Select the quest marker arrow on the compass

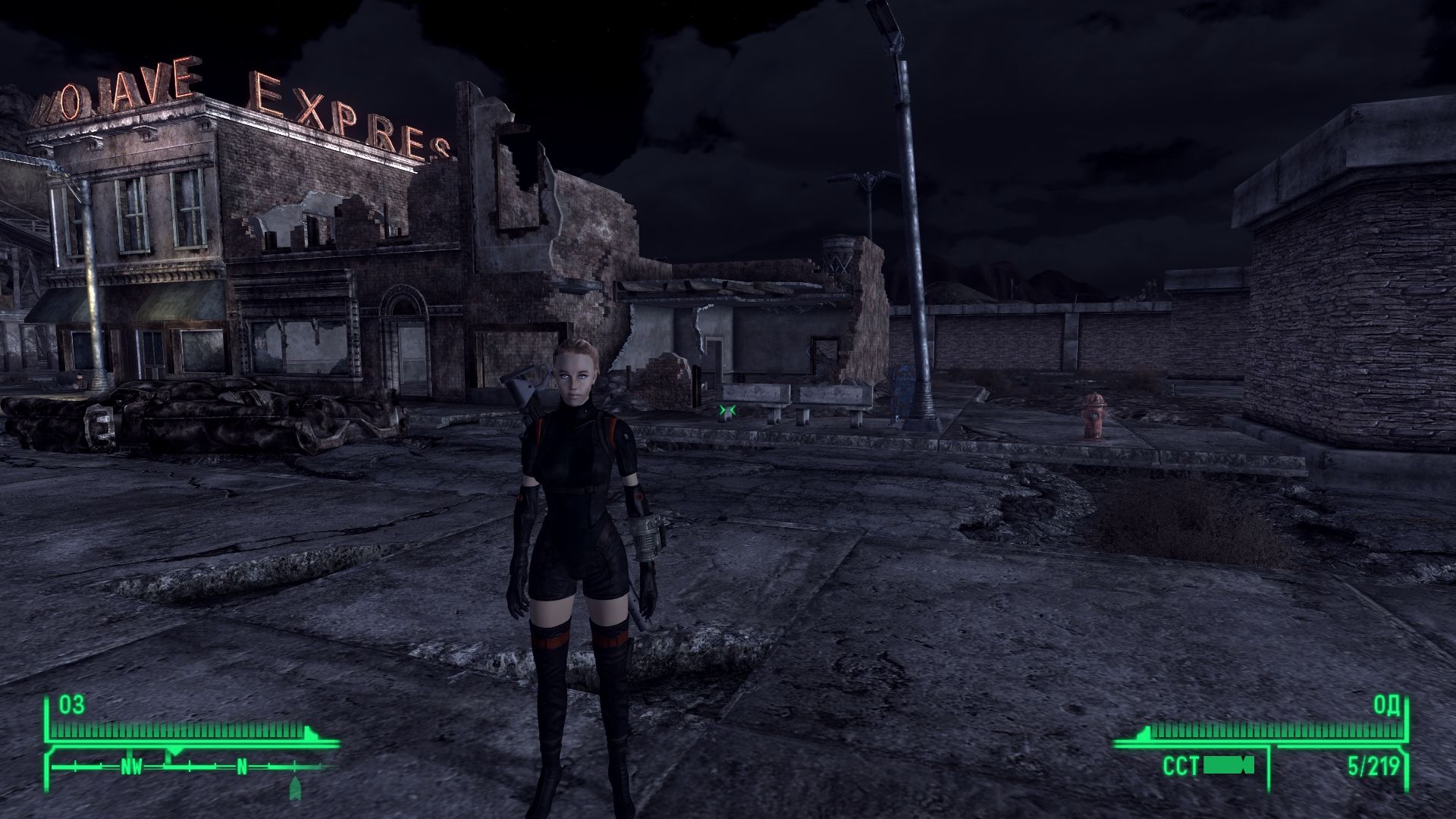pos(295,789)
